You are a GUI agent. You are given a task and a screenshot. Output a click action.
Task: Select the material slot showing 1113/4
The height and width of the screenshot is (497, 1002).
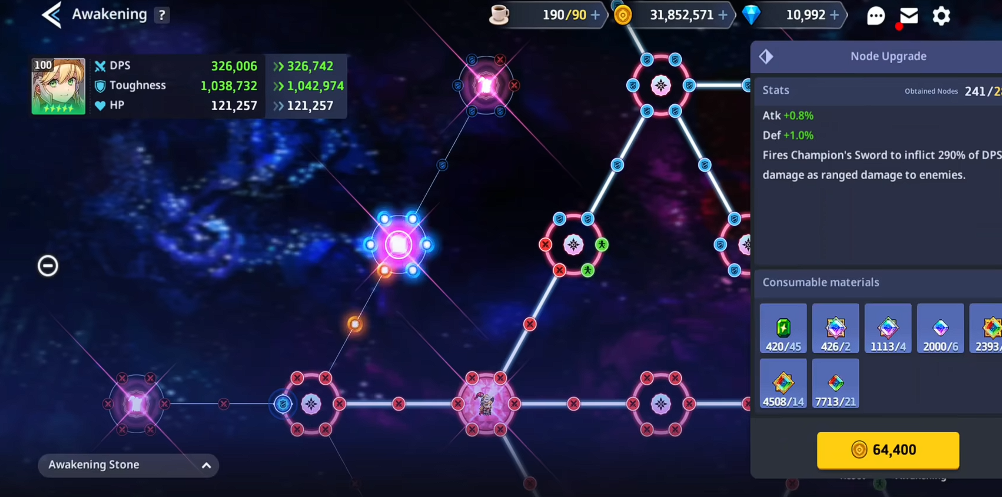point(888,328)
